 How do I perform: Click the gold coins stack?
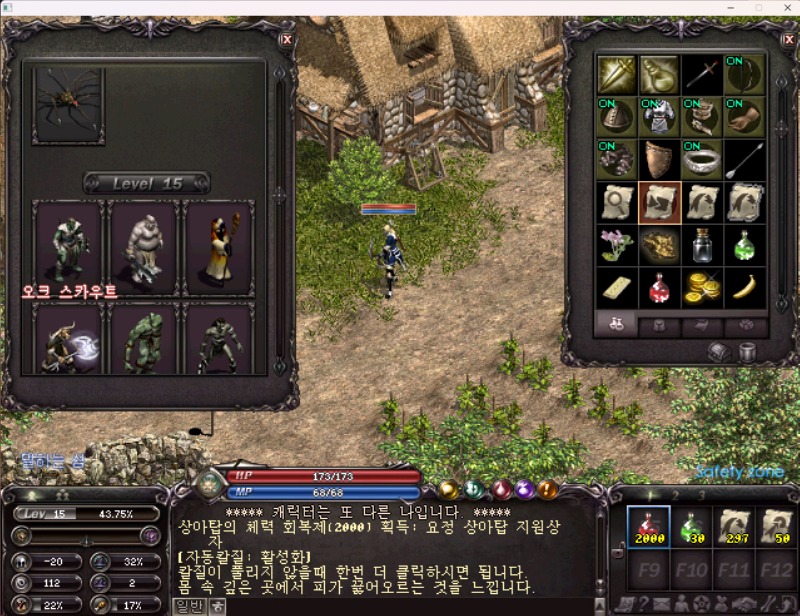point(702,287)
